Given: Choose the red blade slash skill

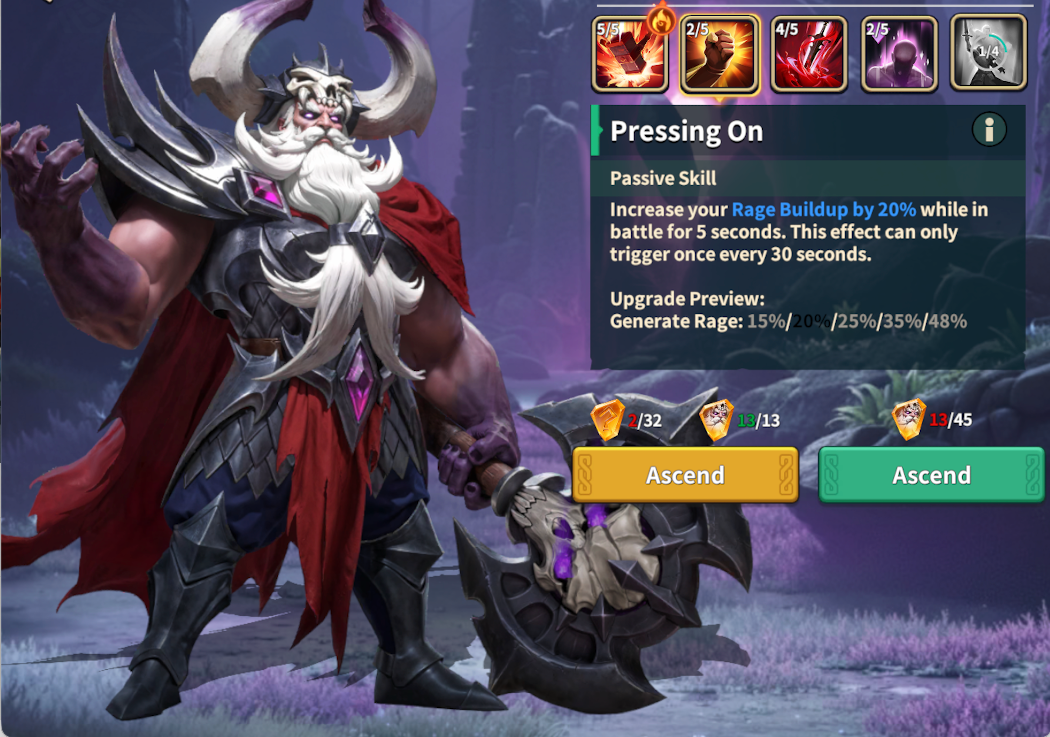Looking at the screenshot, I should [809, 54].
